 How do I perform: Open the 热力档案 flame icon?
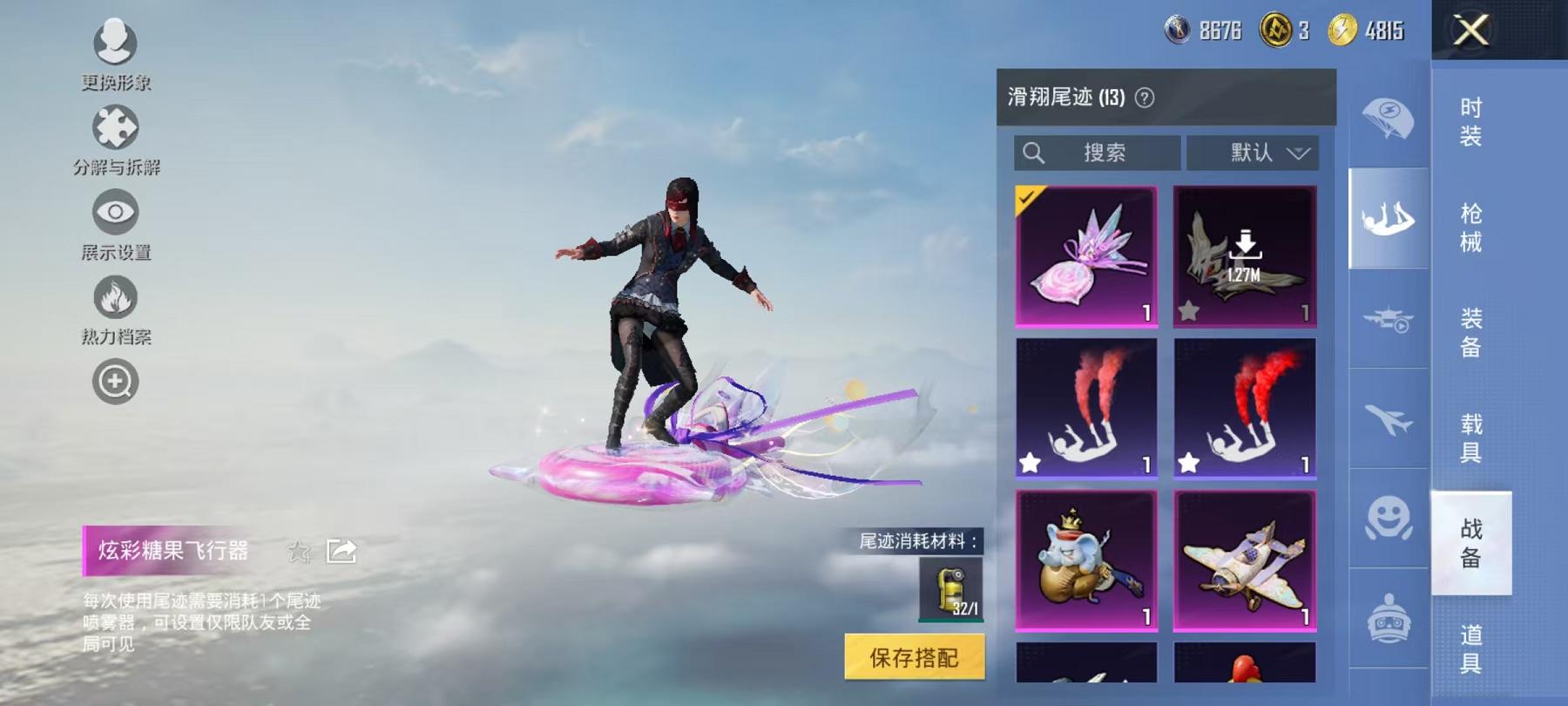[114, 296]
